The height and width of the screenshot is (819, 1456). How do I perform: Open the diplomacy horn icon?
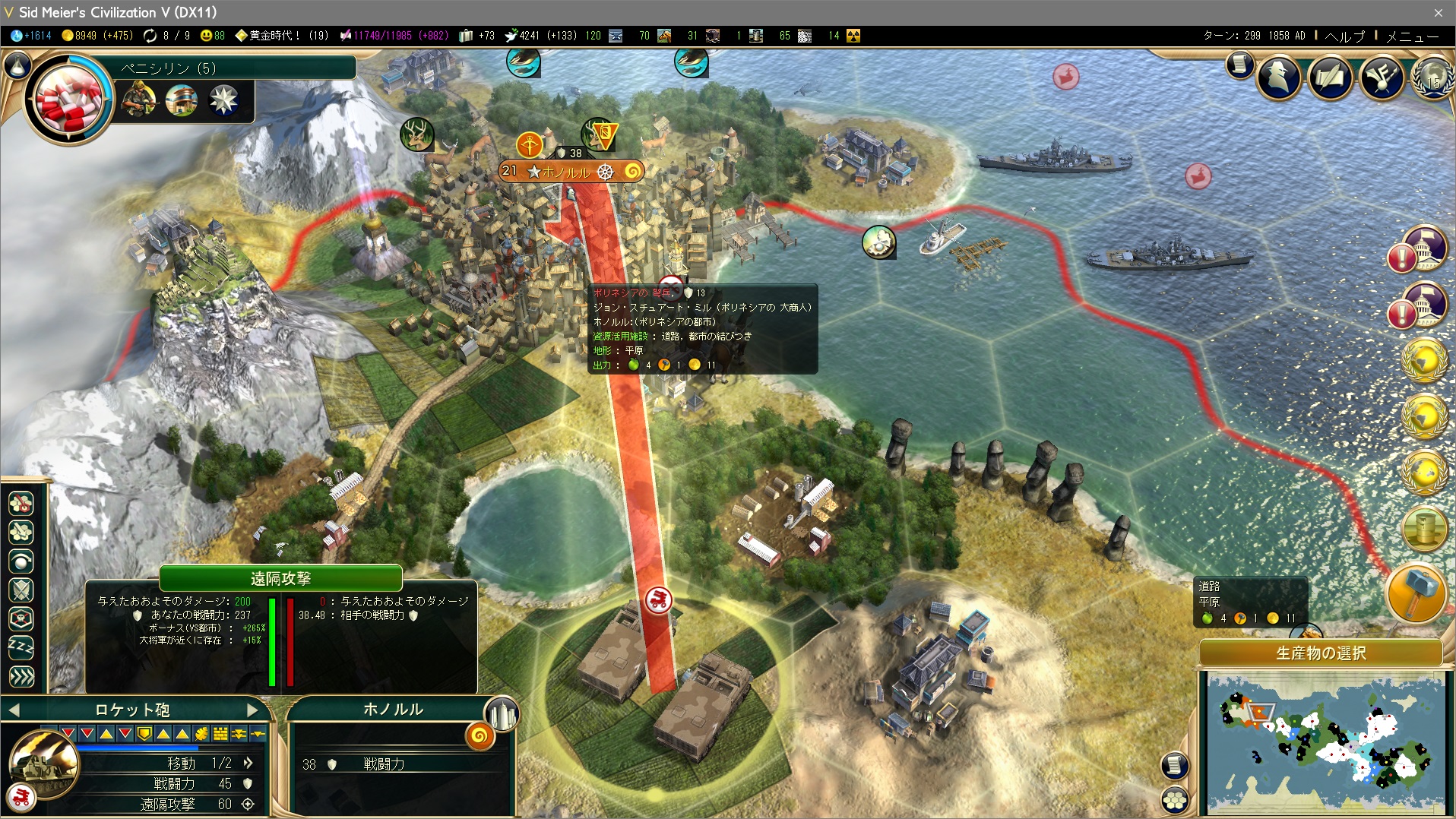[1382, 76]
